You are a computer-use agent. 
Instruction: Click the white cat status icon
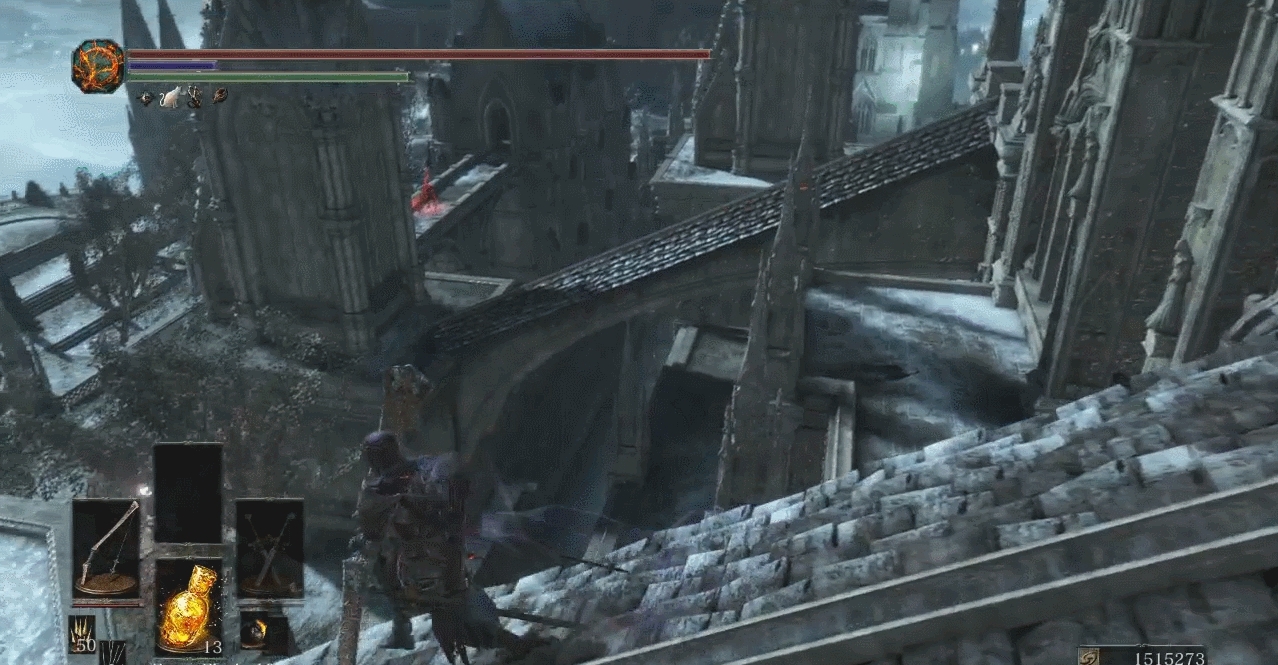(169, 97)
